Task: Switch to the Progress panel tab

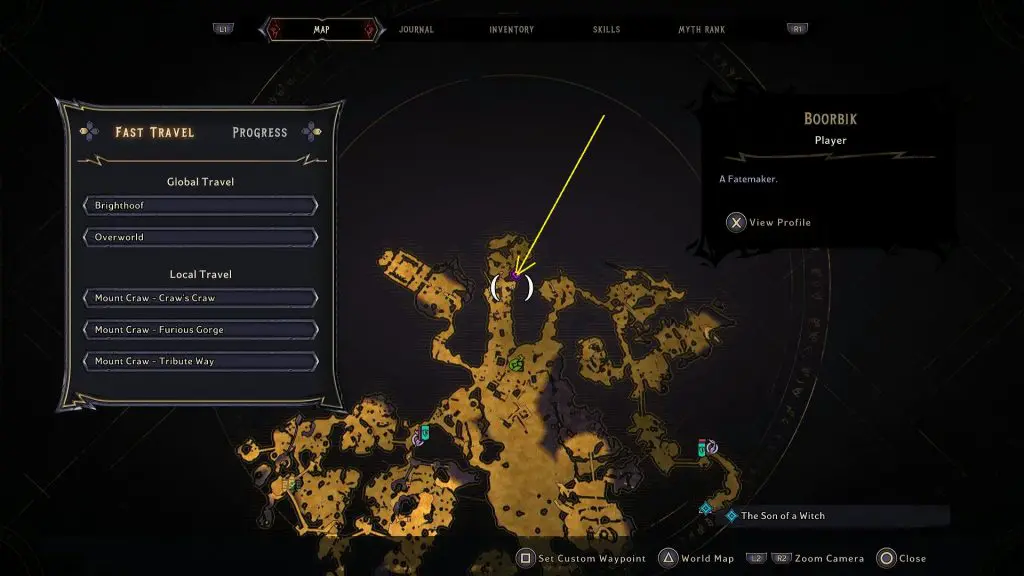Action: coord(259,132)
